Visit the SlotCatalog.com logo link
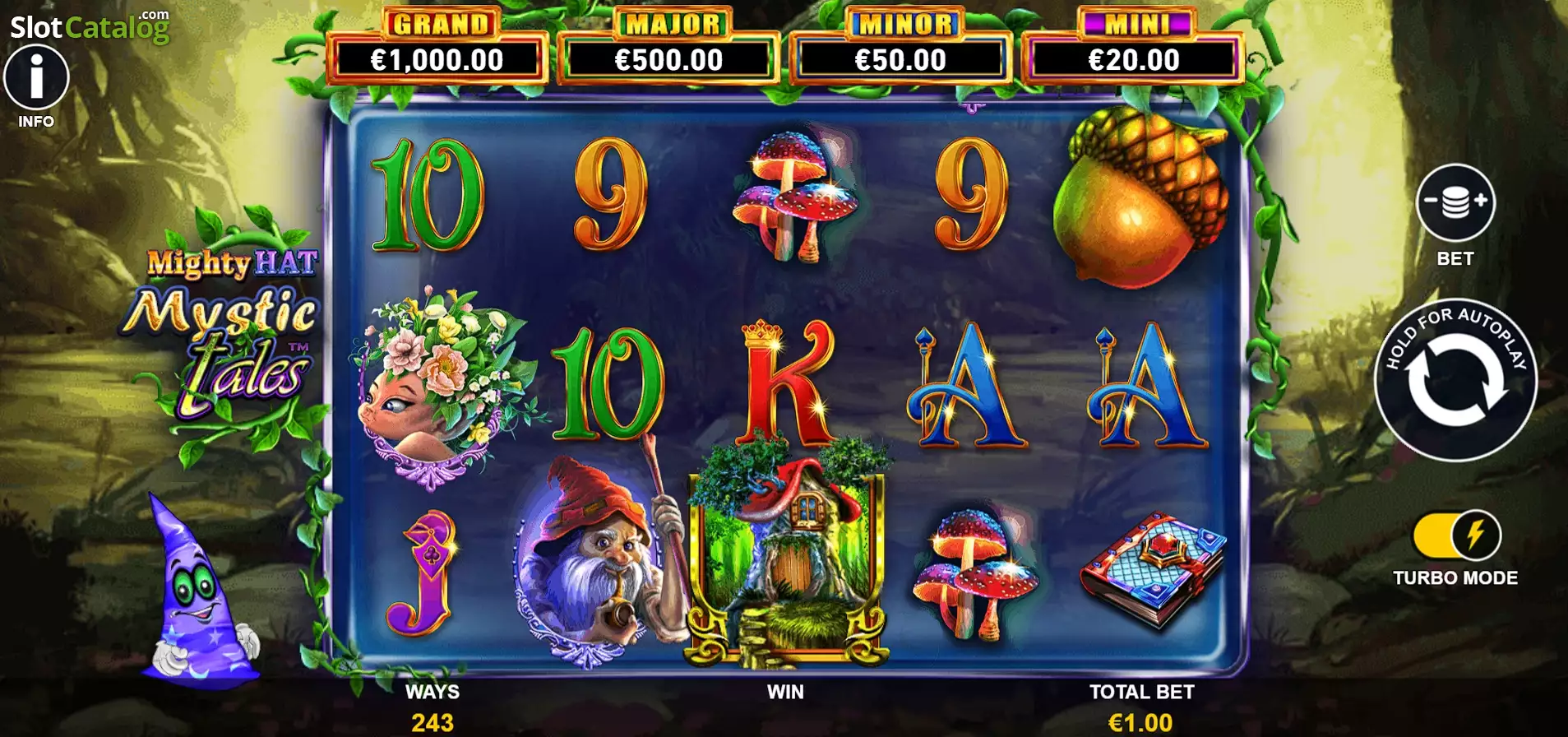 [x=90, y=27]
